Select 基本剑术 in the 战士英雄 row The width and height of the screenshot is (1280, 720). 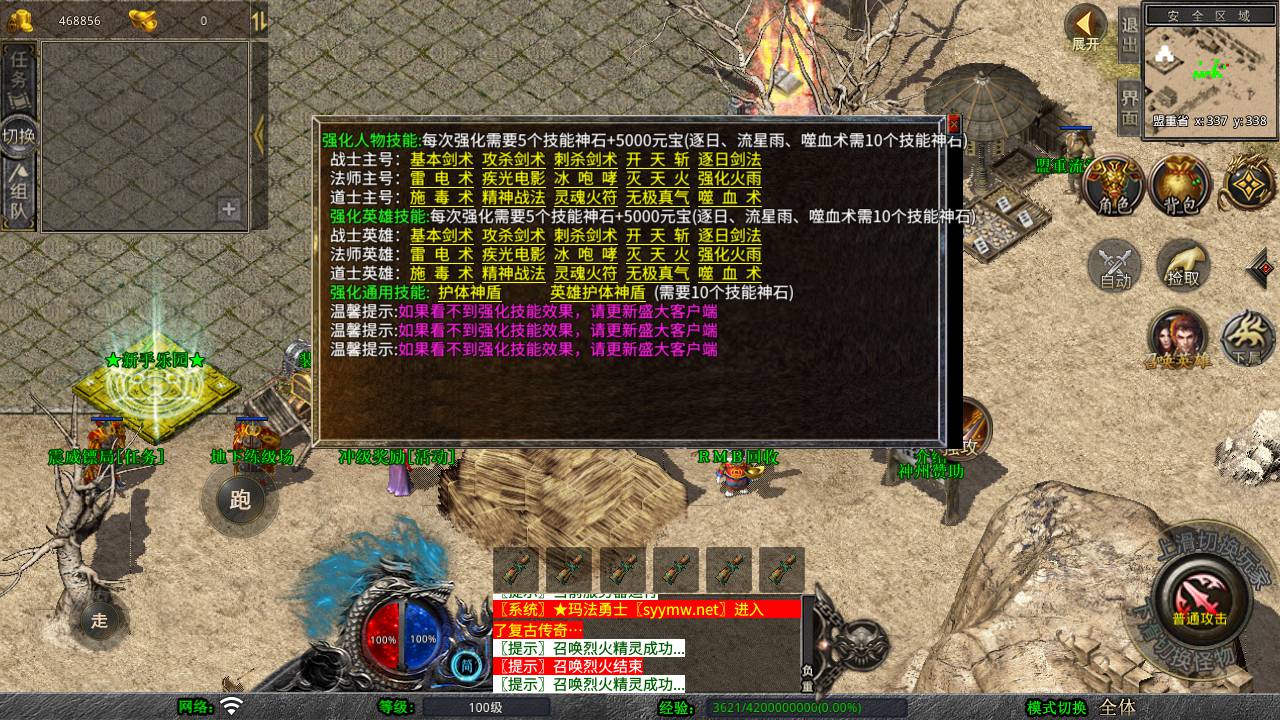[x=441, y=235]
